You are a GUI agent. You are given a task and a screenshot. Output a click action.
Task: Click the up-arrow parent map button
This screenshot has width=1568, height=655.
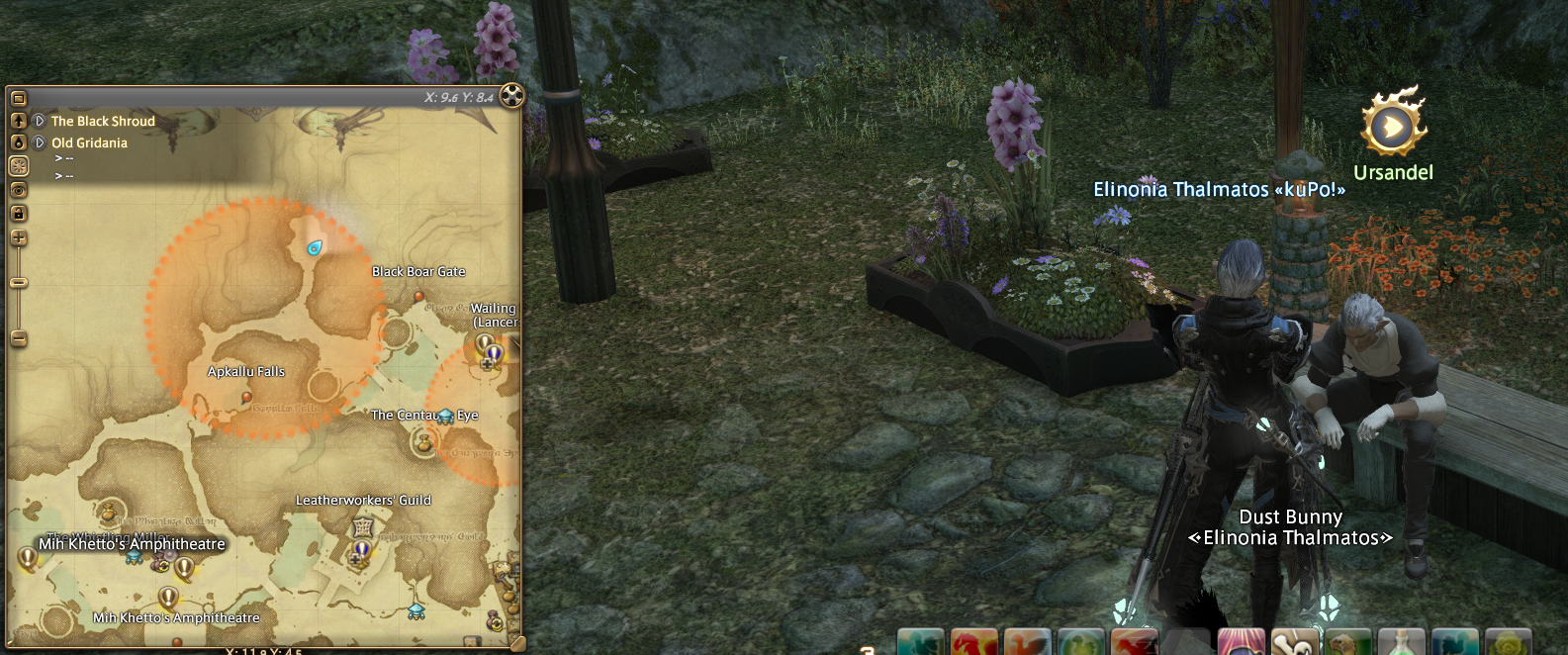coord(18,121)
